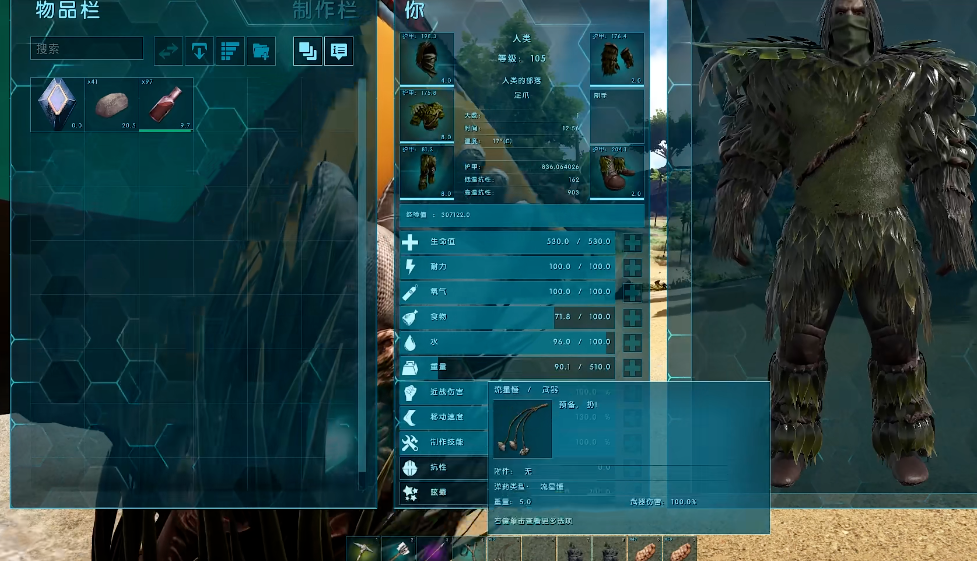
Task: Add a point to 食物 food
Action: click(633, 318)
